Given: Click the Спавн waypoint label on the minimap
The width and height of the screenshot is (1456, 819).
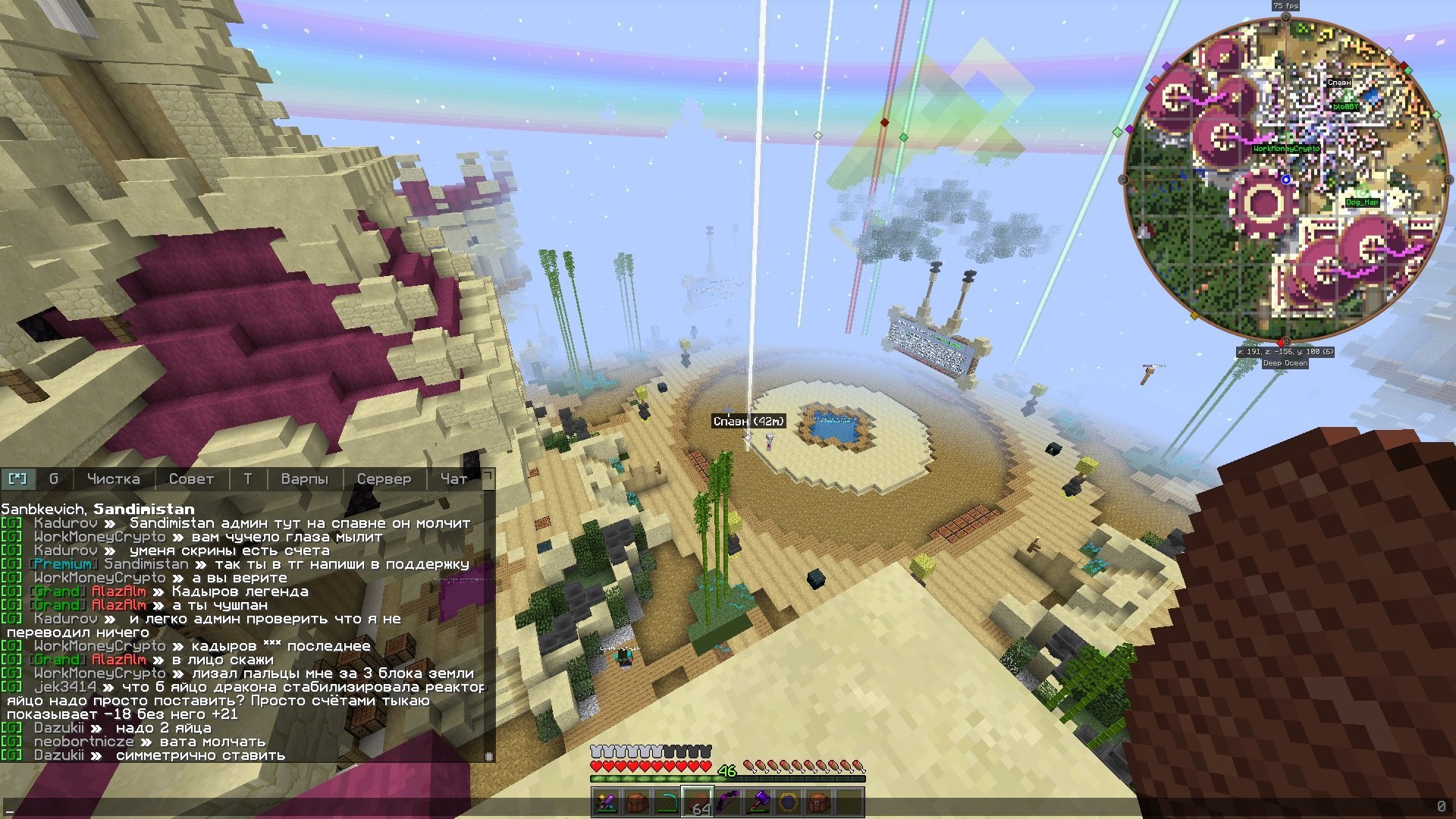Looking at the screenshot, I should coord(1338,83).
